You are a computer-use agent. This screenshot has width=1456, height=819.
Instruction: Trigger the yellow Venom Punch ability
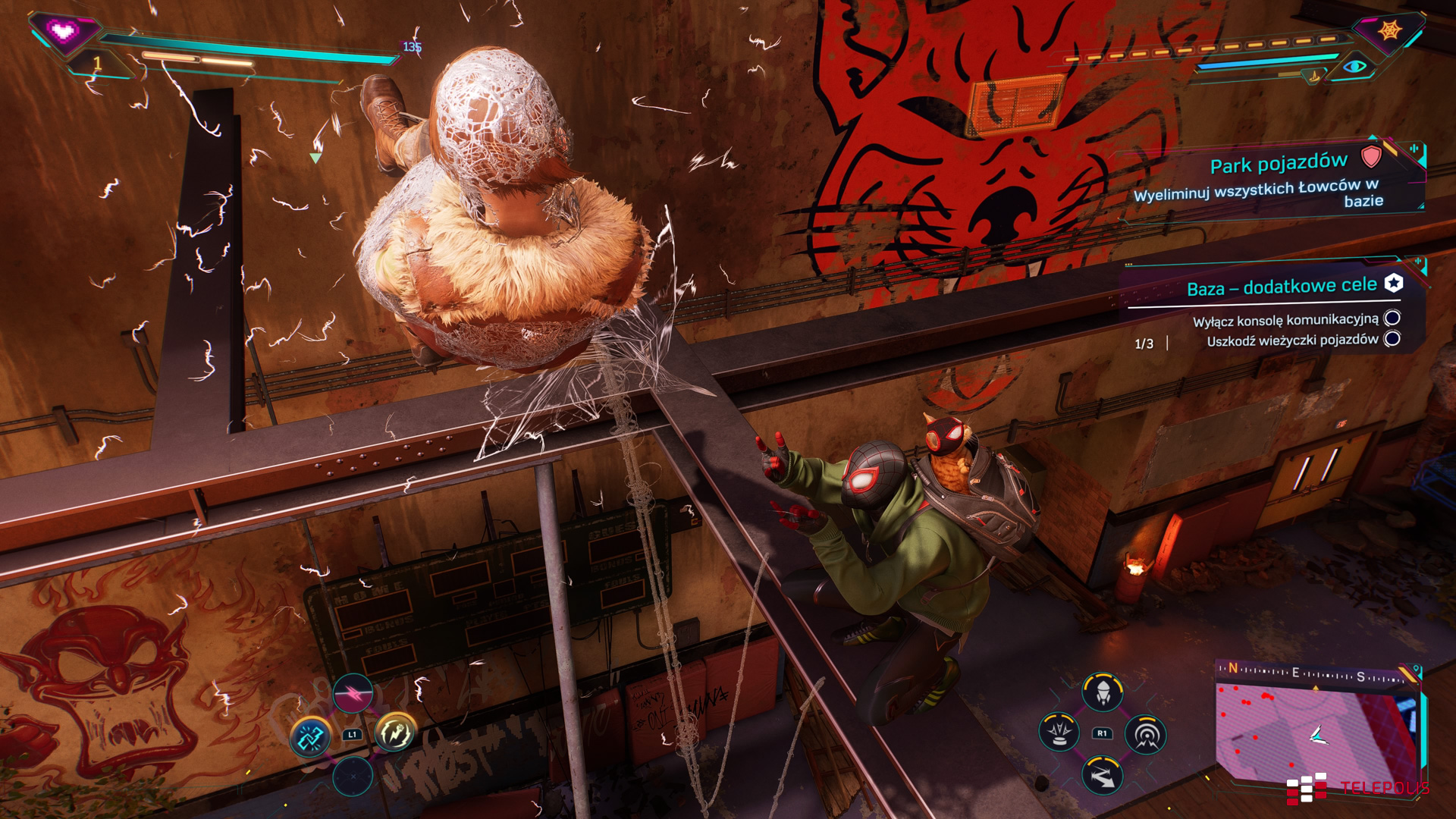click(395, 733)
